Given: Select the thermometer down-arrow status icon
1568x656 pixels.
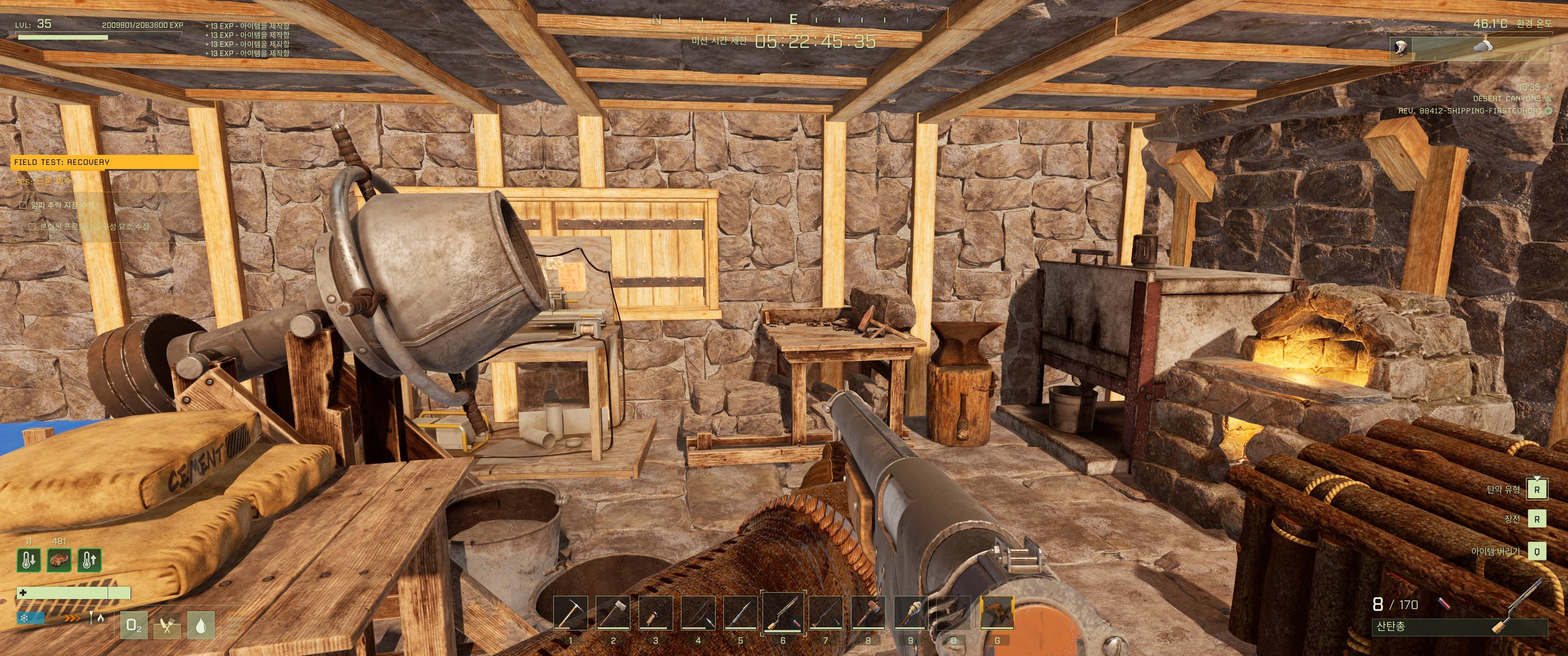Looking at the screenshot, I should [x=29, y=560].
